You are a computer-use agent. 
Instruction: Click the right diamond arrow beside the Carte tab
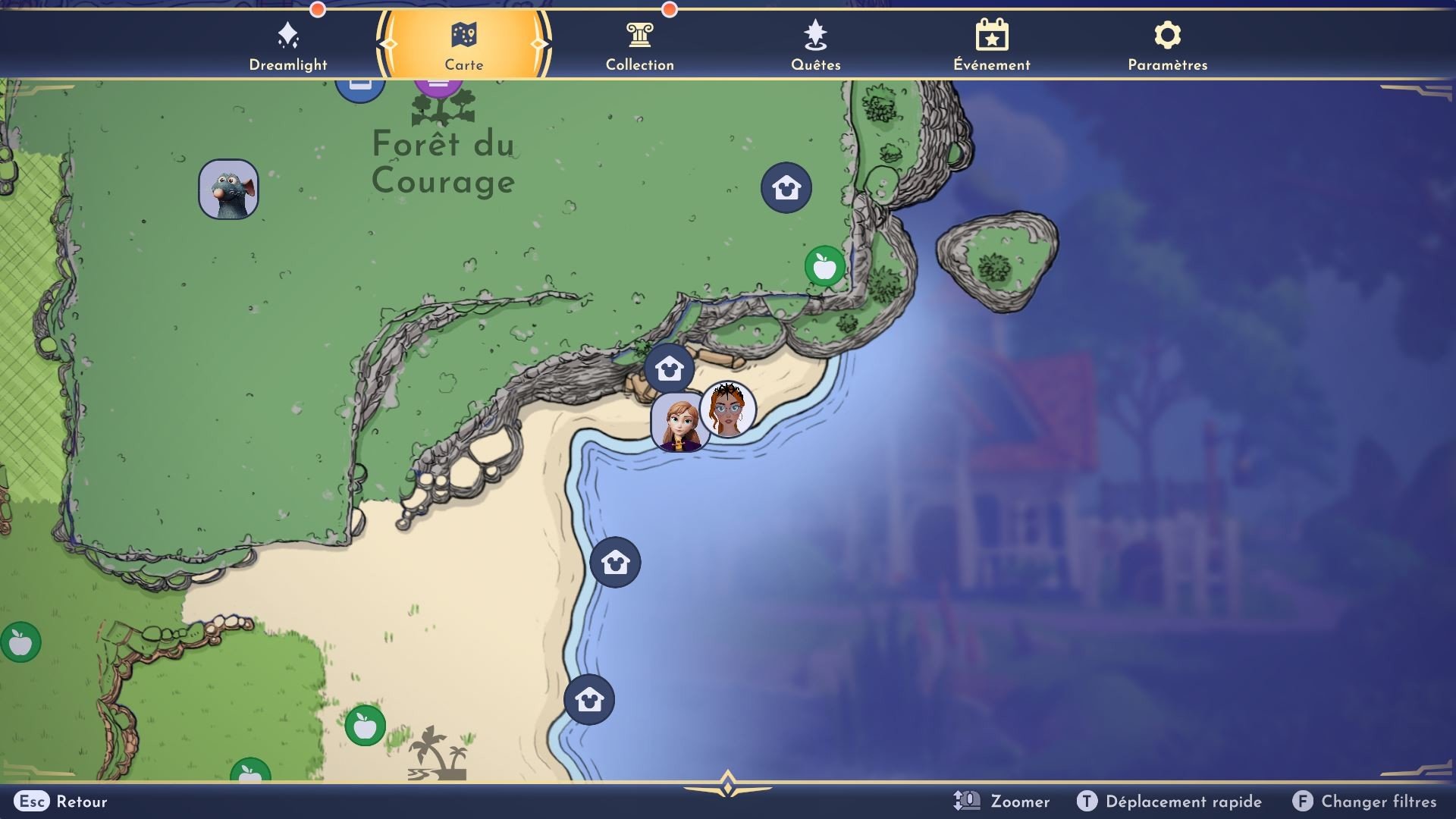[540, 44]
